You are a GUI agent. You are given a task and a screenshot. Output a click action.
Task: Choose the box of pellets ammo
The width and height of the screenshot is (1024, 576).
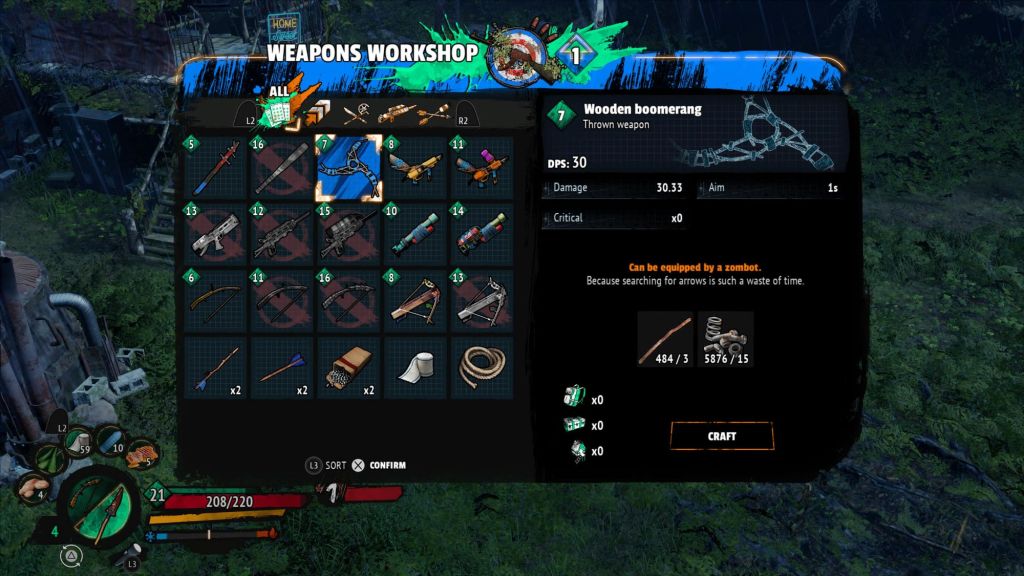348,368
